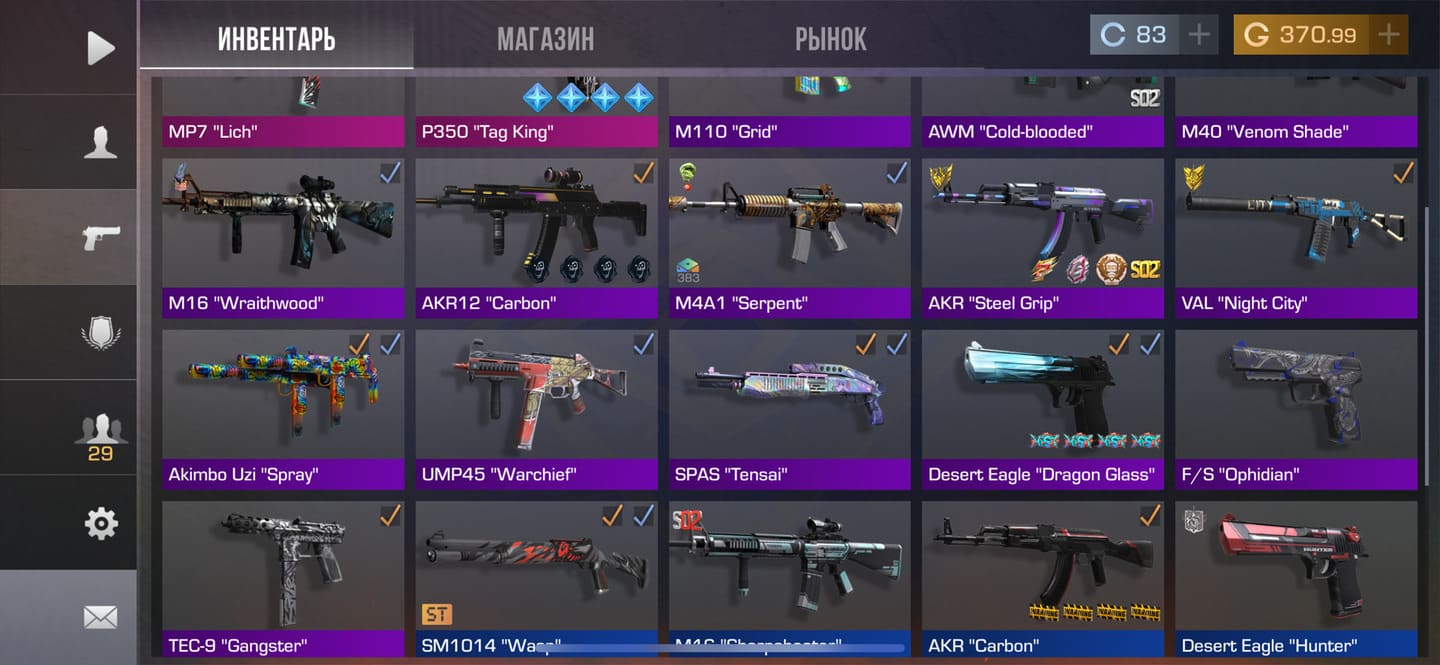Choose the Akimbo Uzi "Spray" skin

[283, 408]
